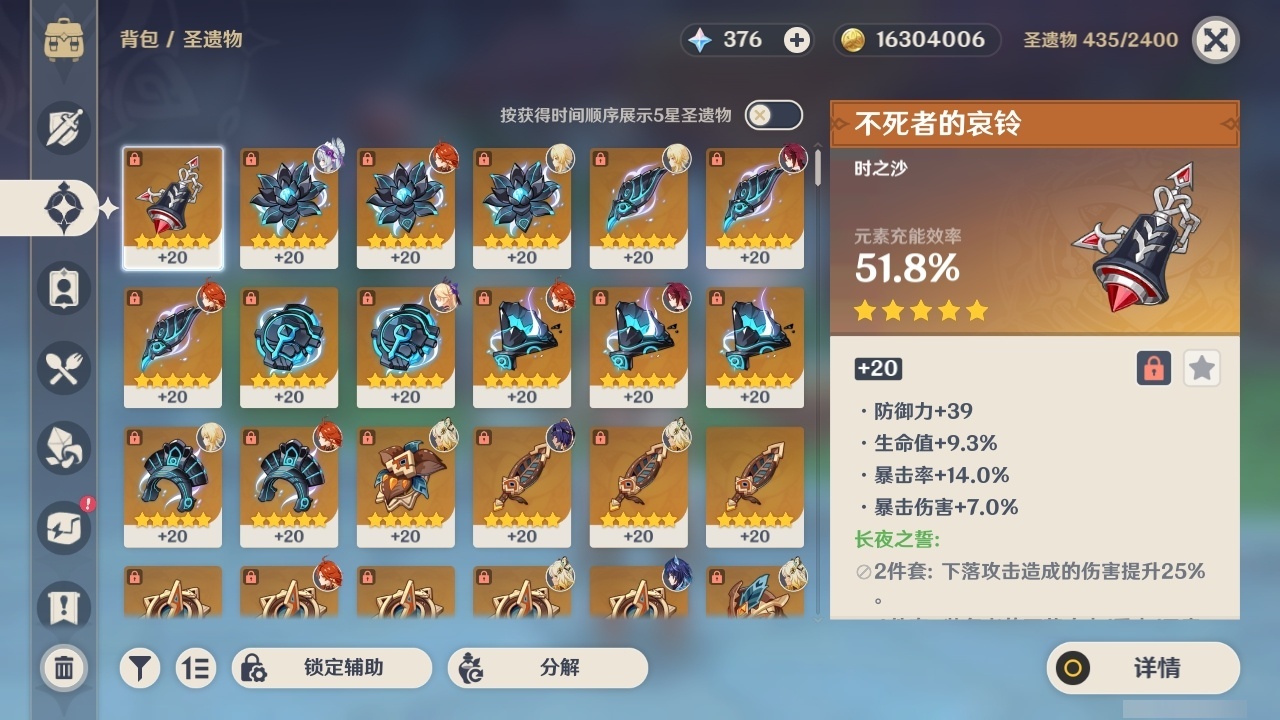The image size is (1280, 720).
Task: Mark the artifact favorite with the star toggle
Action: pyautogui.click(x=1201, y=368)
